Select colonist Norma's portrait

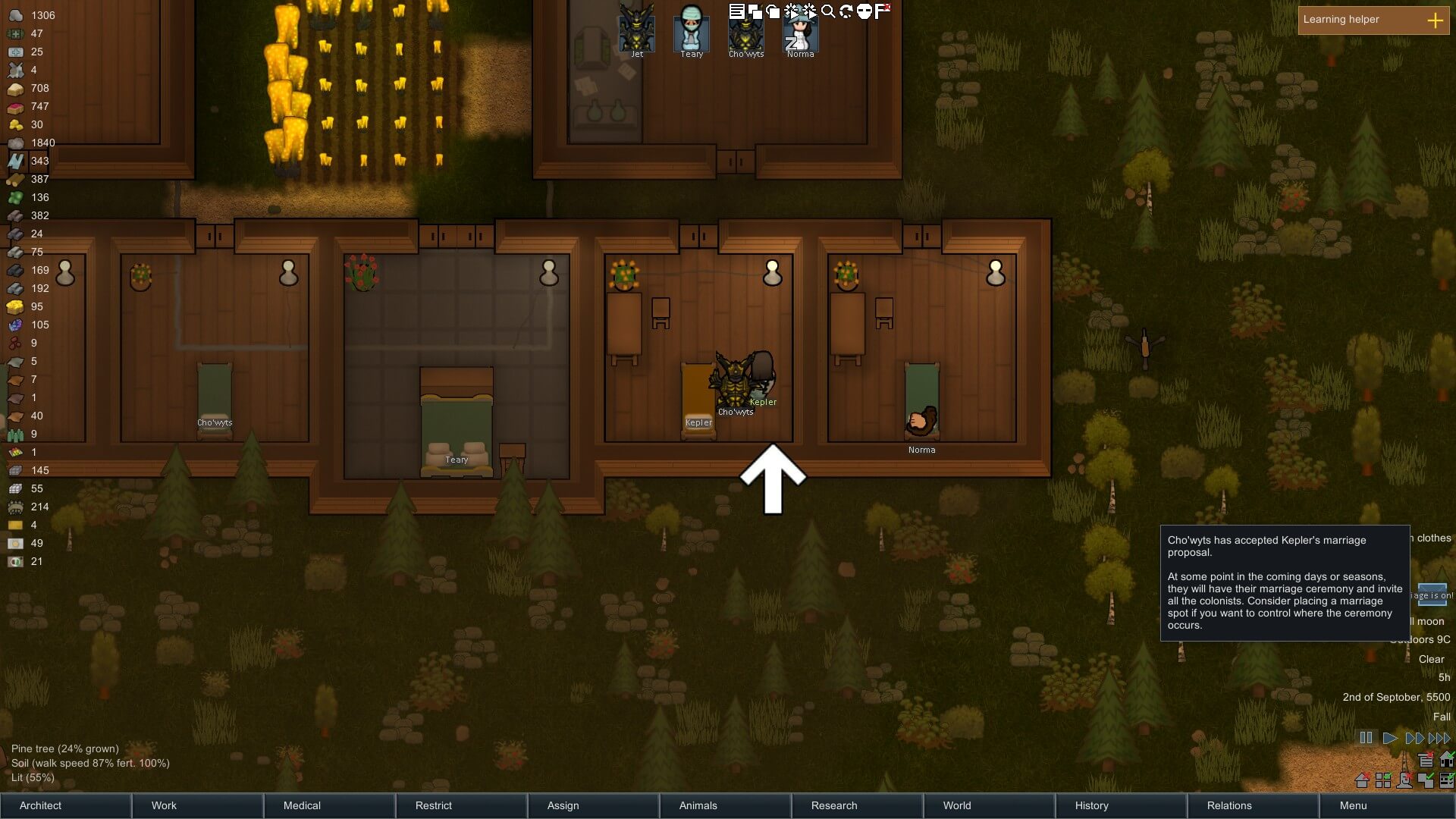coord(800,30)
